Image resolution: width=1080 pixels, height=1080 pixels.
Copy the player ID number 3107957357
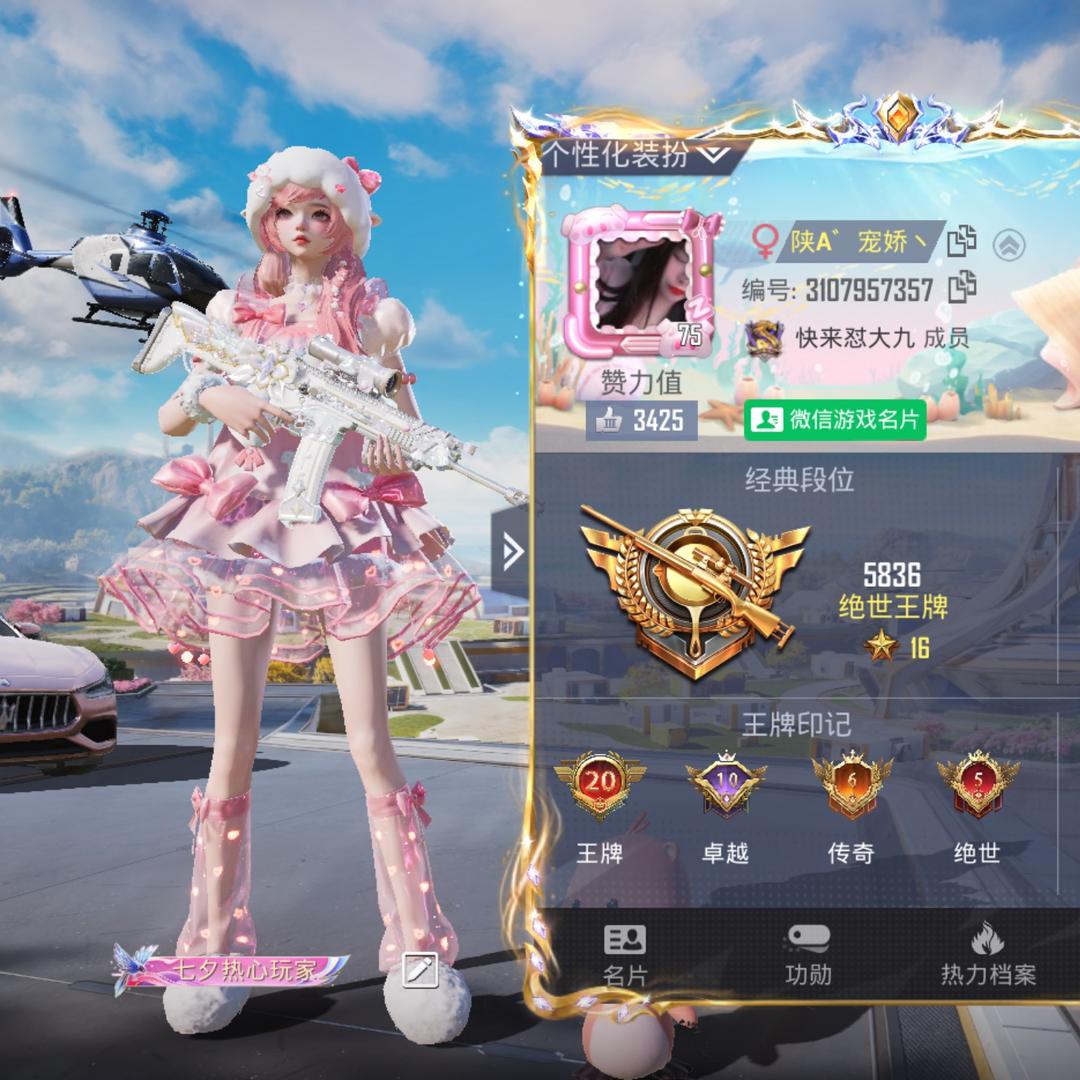point(961,287)
